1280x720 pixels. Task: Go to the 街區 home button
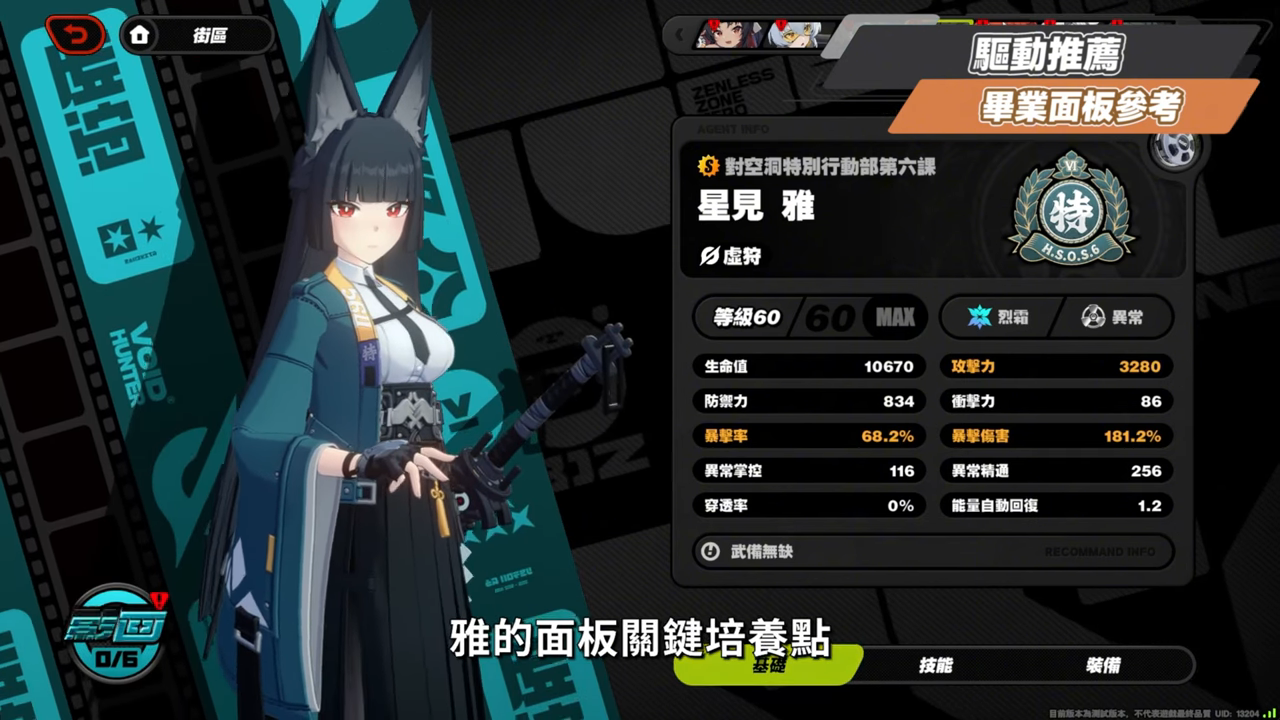[x=197, y=36]
